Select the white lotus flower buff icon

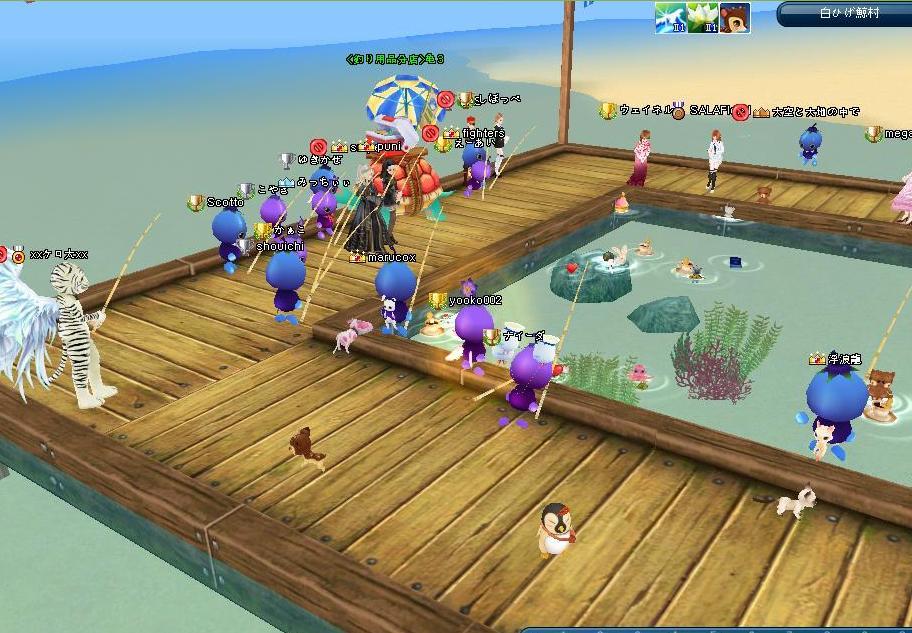[702, 17]
